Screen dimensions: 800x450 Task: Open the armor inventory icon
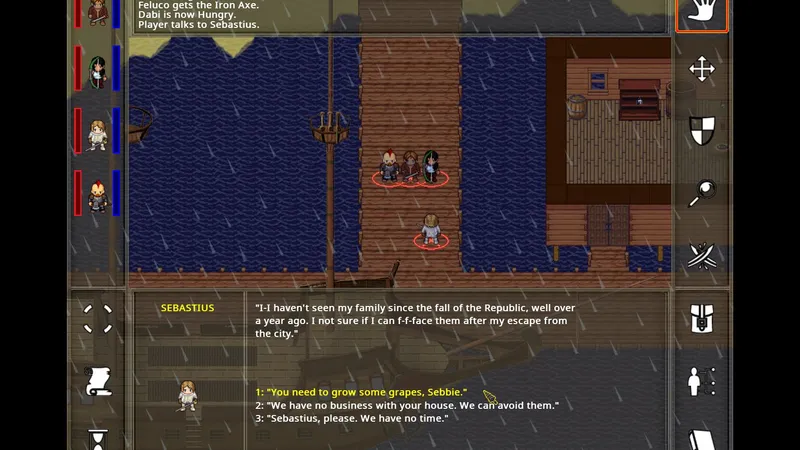(702, 319)
